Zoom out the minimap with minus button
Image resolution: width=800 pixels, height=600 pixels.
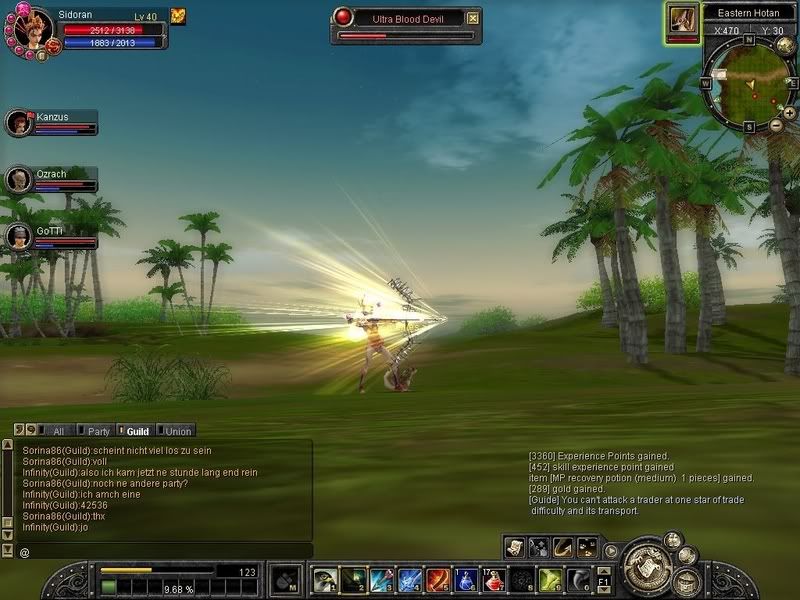point(776,125)
